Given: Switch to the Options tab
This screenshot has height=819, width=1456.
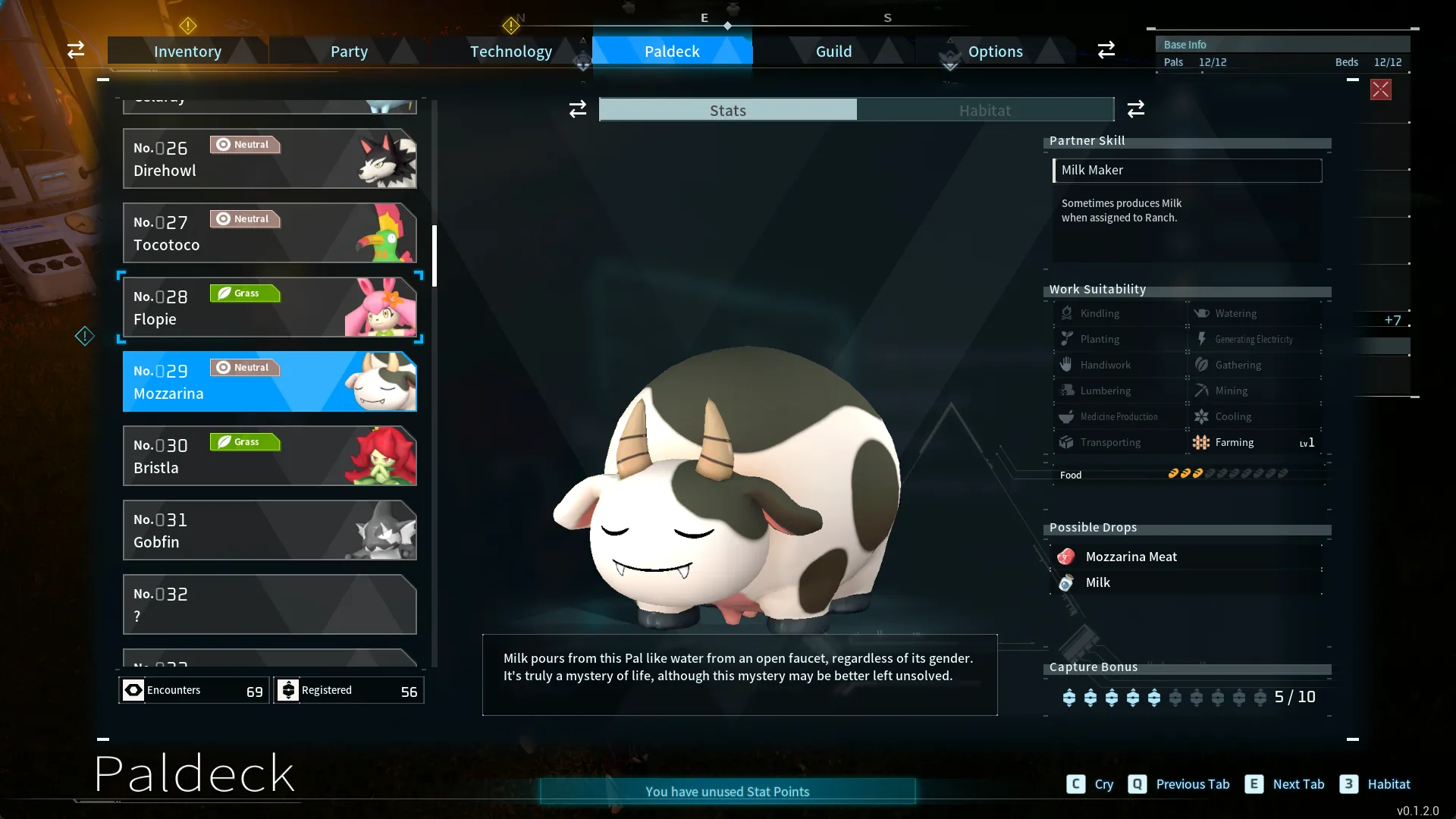Looking at the screenshot, I should pyautogui.click(x=995, y=52).
